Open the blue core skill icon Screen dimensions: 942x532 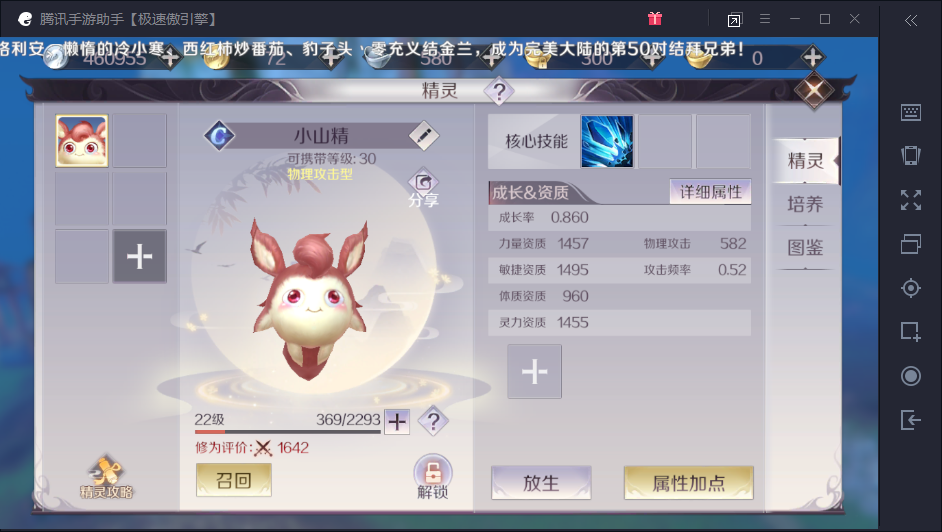607,141
